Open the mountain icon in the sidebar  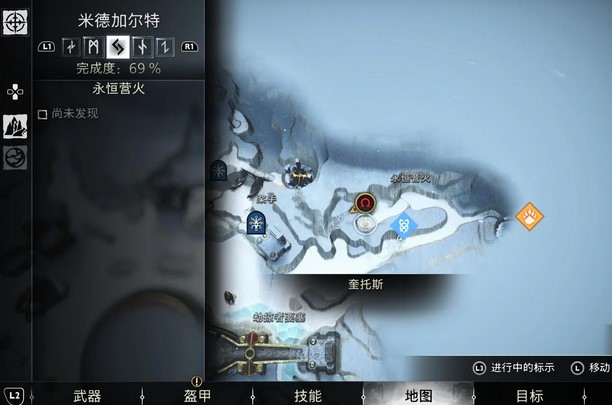pyautogui.click(x=15, y=125)
